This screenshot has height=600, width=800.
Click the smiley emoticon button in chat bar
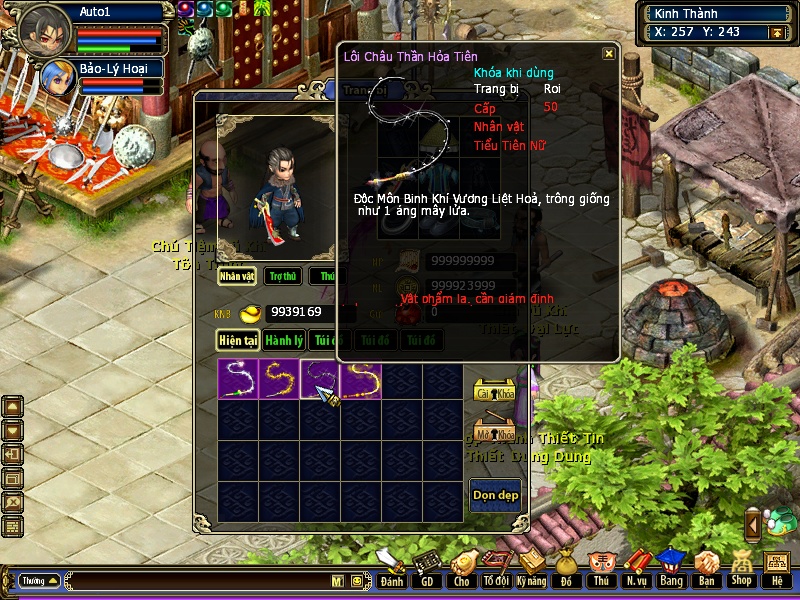pyautogui.click(x=355, y=580)
